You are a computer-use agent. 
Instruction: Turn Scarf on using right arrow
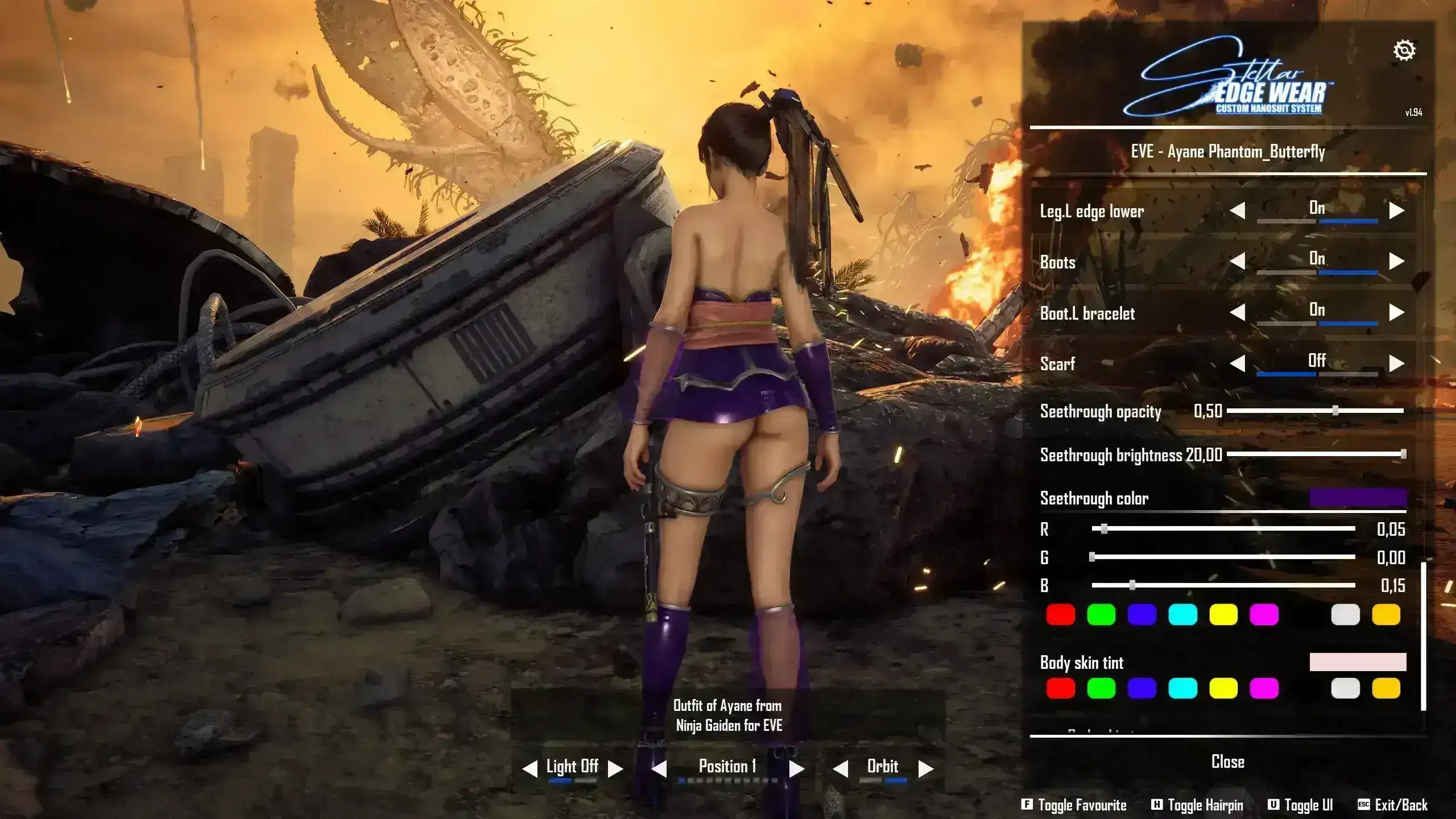[1396, 363]
